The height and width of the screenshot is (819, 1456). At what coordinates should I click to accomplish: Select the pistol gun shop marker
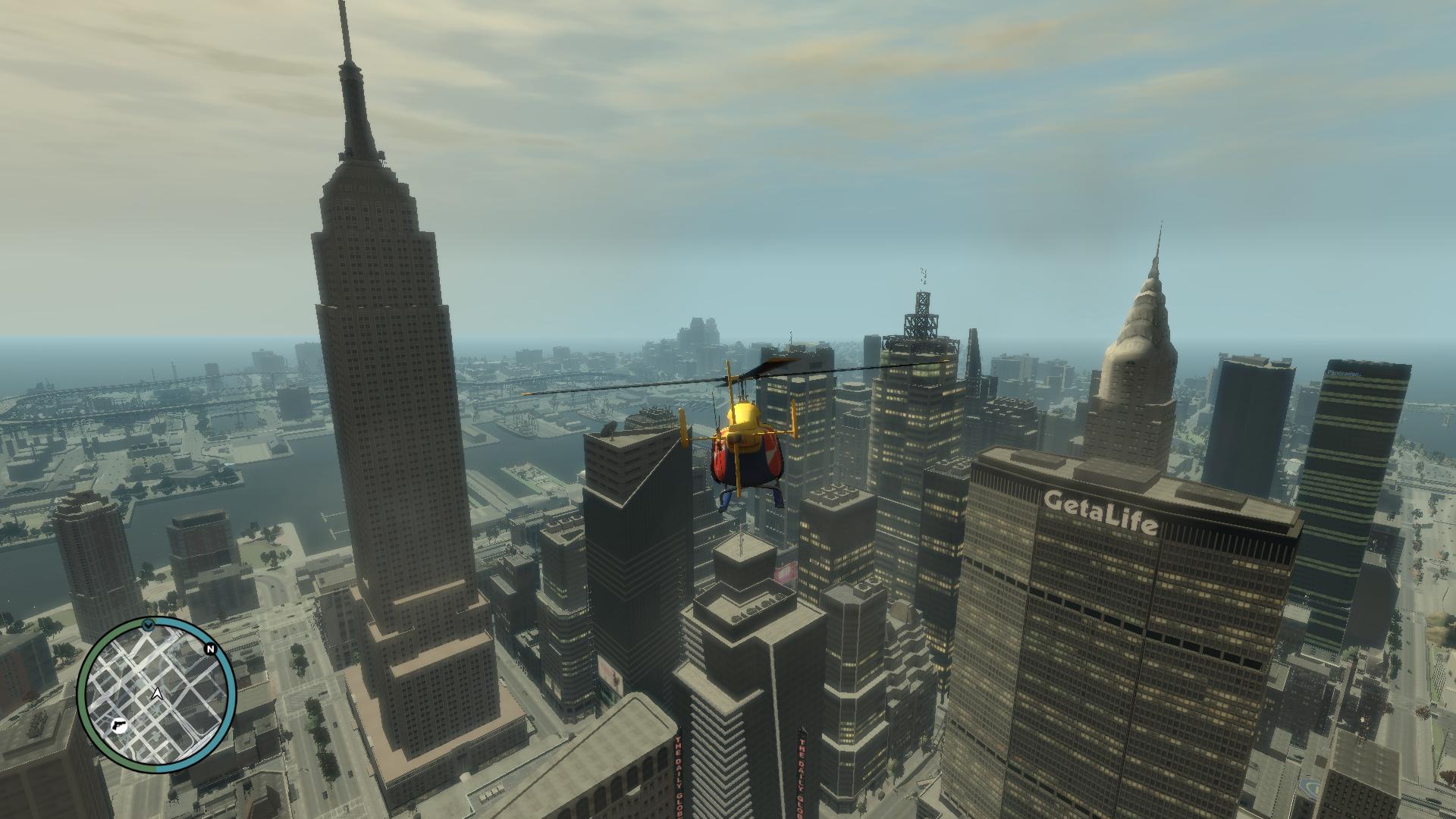[x=119, y=725]
